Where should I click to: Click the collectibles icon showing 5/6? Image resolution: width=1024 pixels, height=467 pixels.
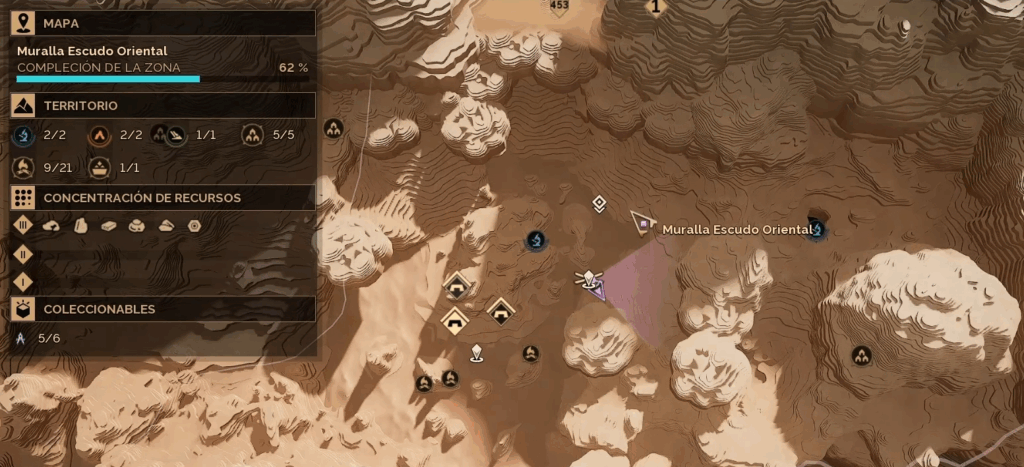[22, 338]
